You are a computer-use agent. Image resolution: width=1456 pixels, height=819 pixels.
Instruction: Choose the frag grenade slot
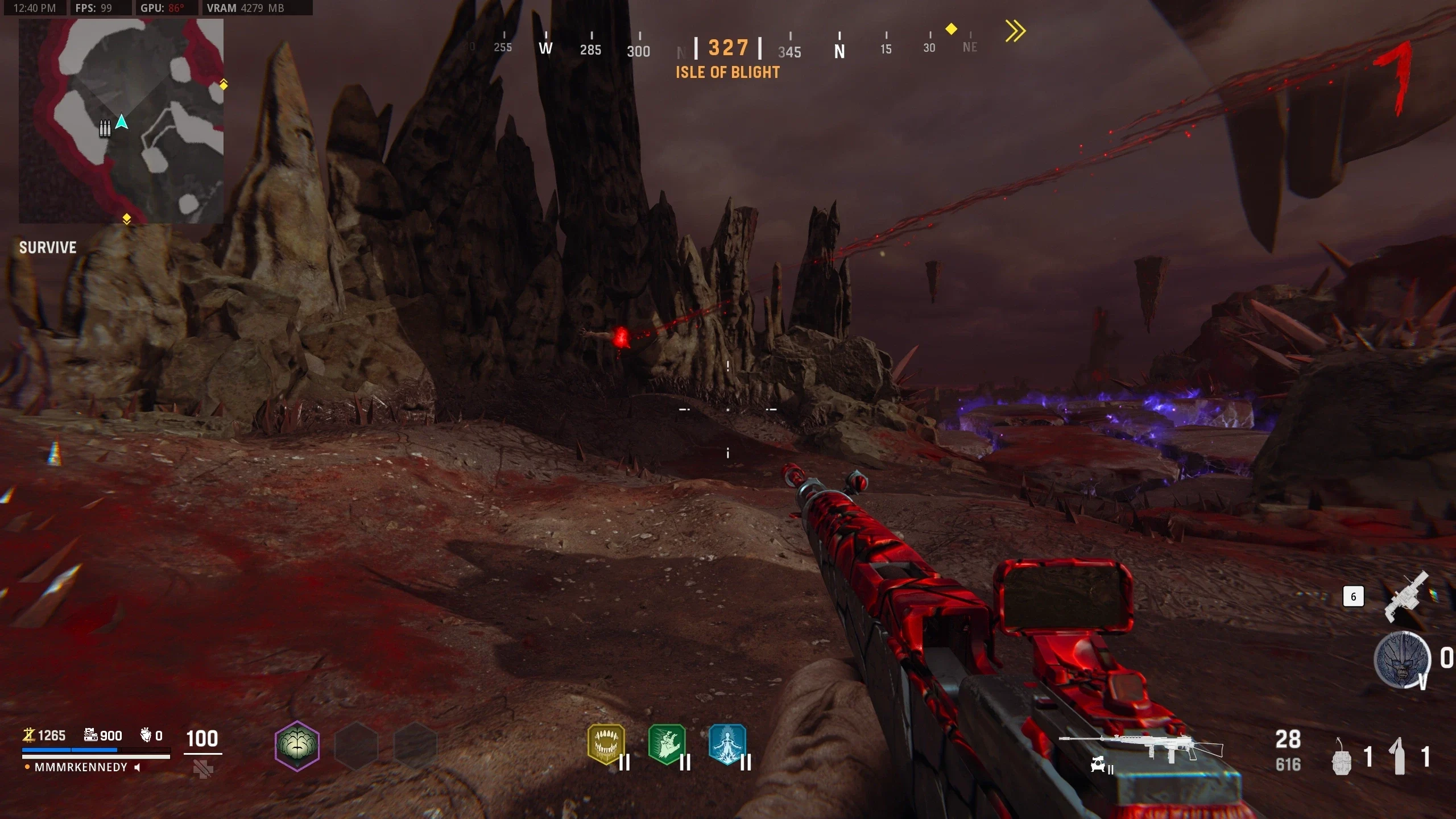[x=1342, y=757]
